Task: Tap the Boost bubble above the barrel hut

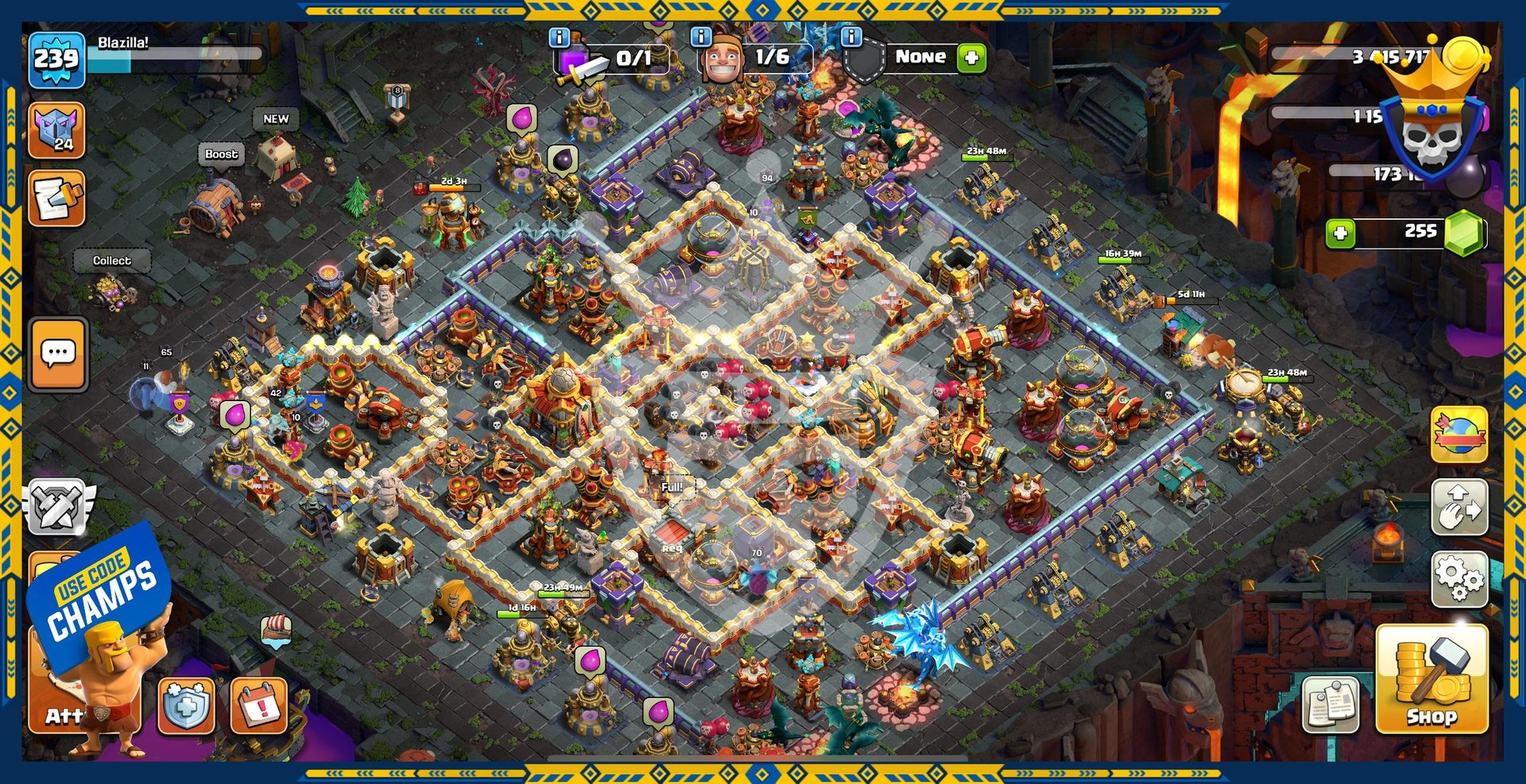Action: click(x=221, y=154)
